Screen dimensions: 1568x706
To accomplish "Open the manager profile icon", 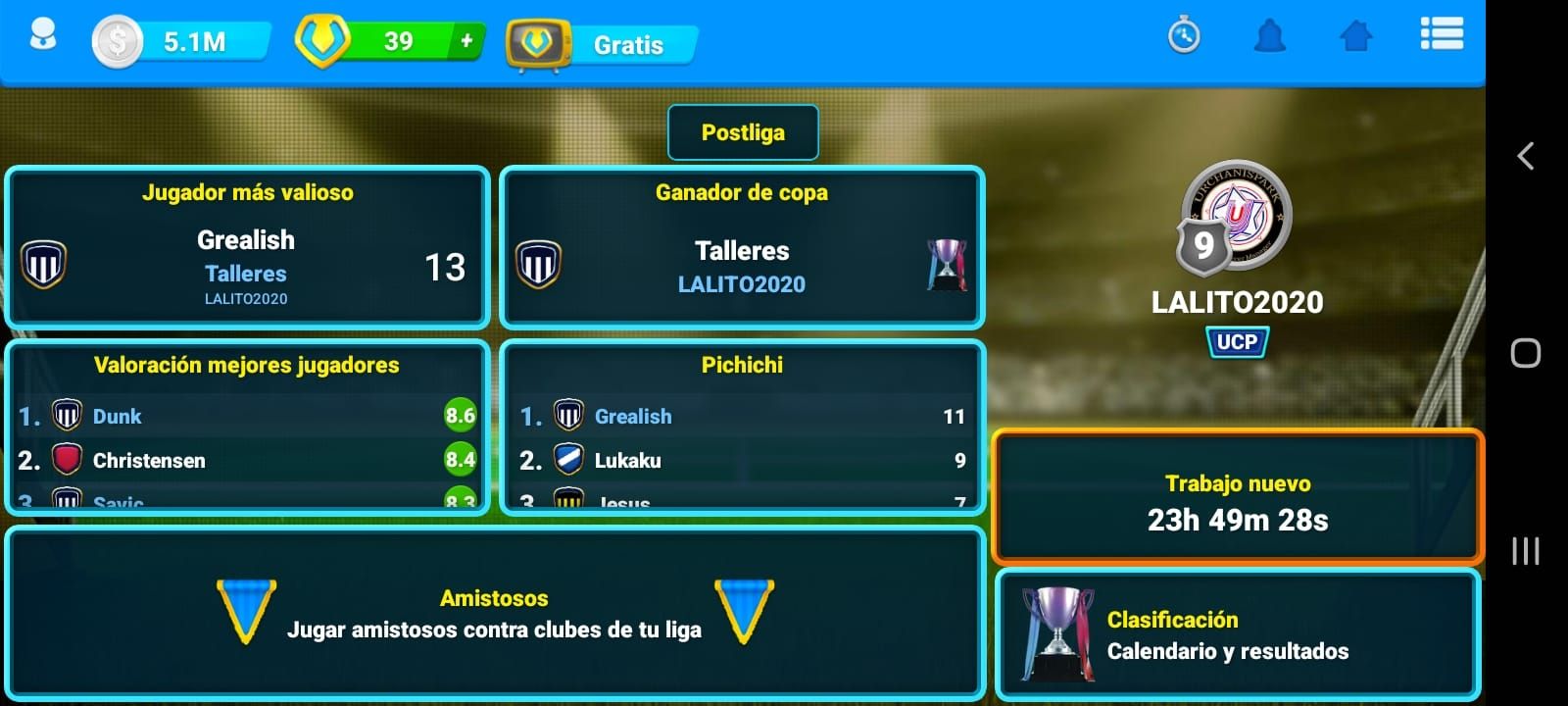I will pos(42,37).
